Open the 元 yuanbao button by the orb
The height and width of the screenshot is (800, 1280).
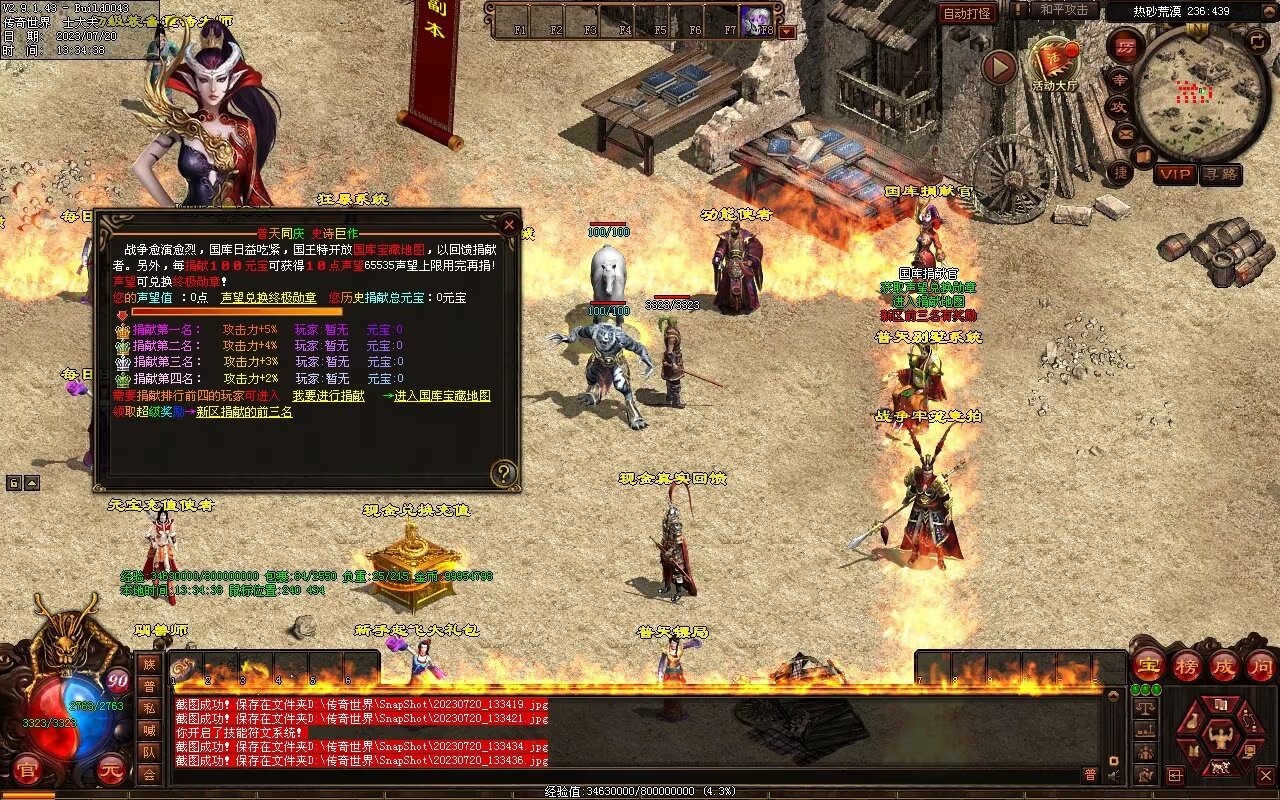click(x=112, y=771)
